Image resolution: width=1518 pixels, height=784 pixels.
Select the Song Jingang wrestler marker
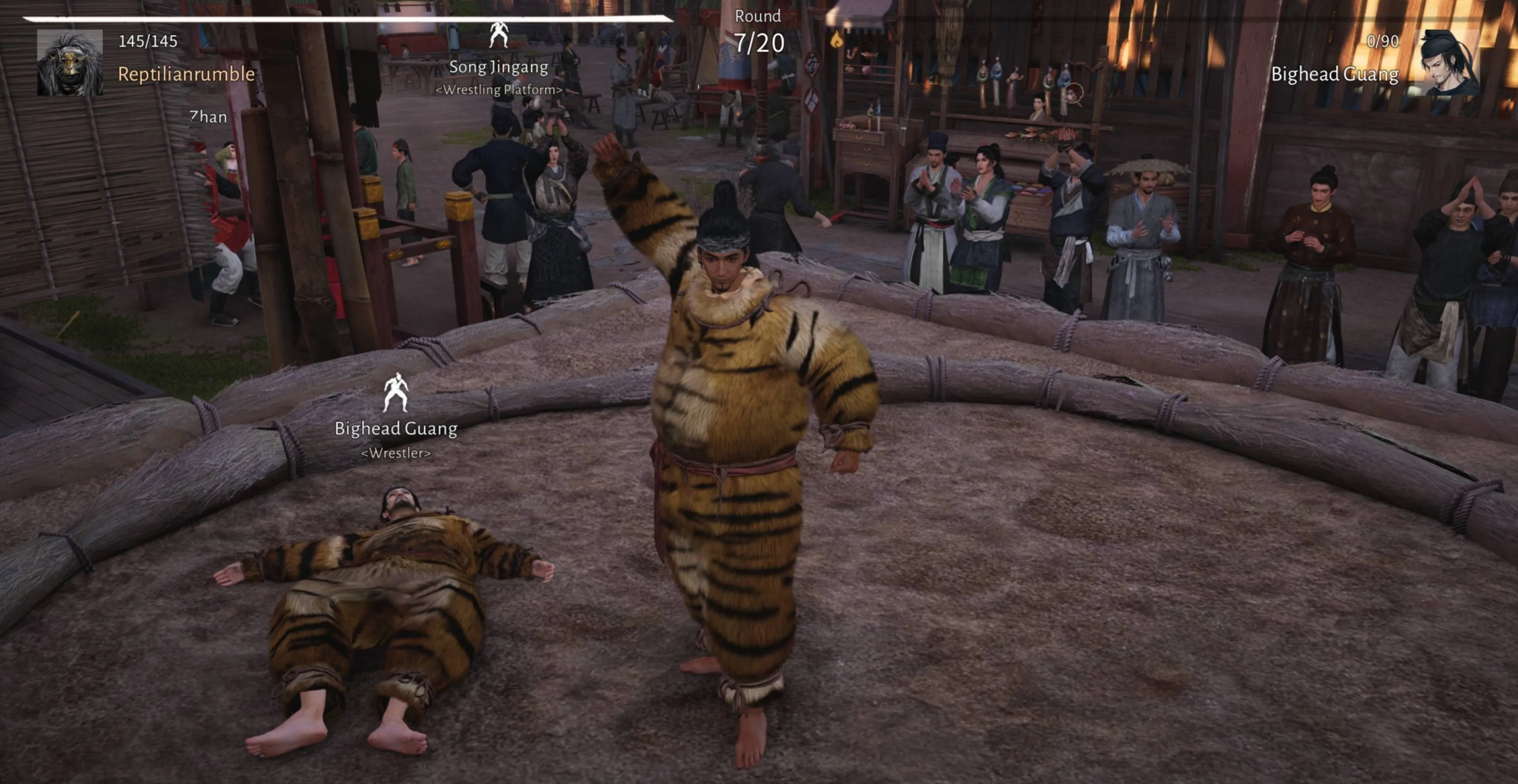click(x=498, y=35)
